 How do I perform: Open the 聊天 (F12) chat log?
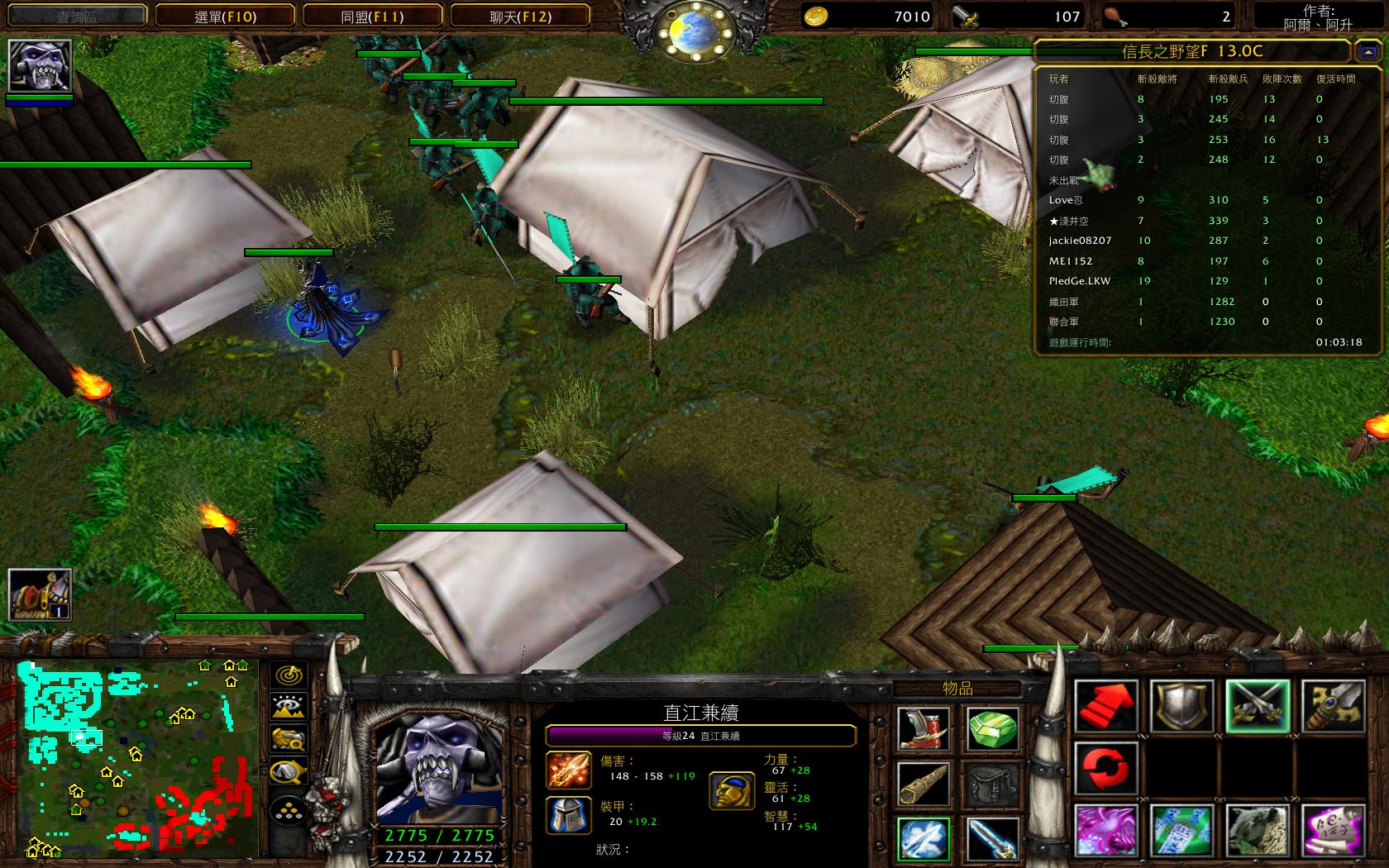point(520,16)
